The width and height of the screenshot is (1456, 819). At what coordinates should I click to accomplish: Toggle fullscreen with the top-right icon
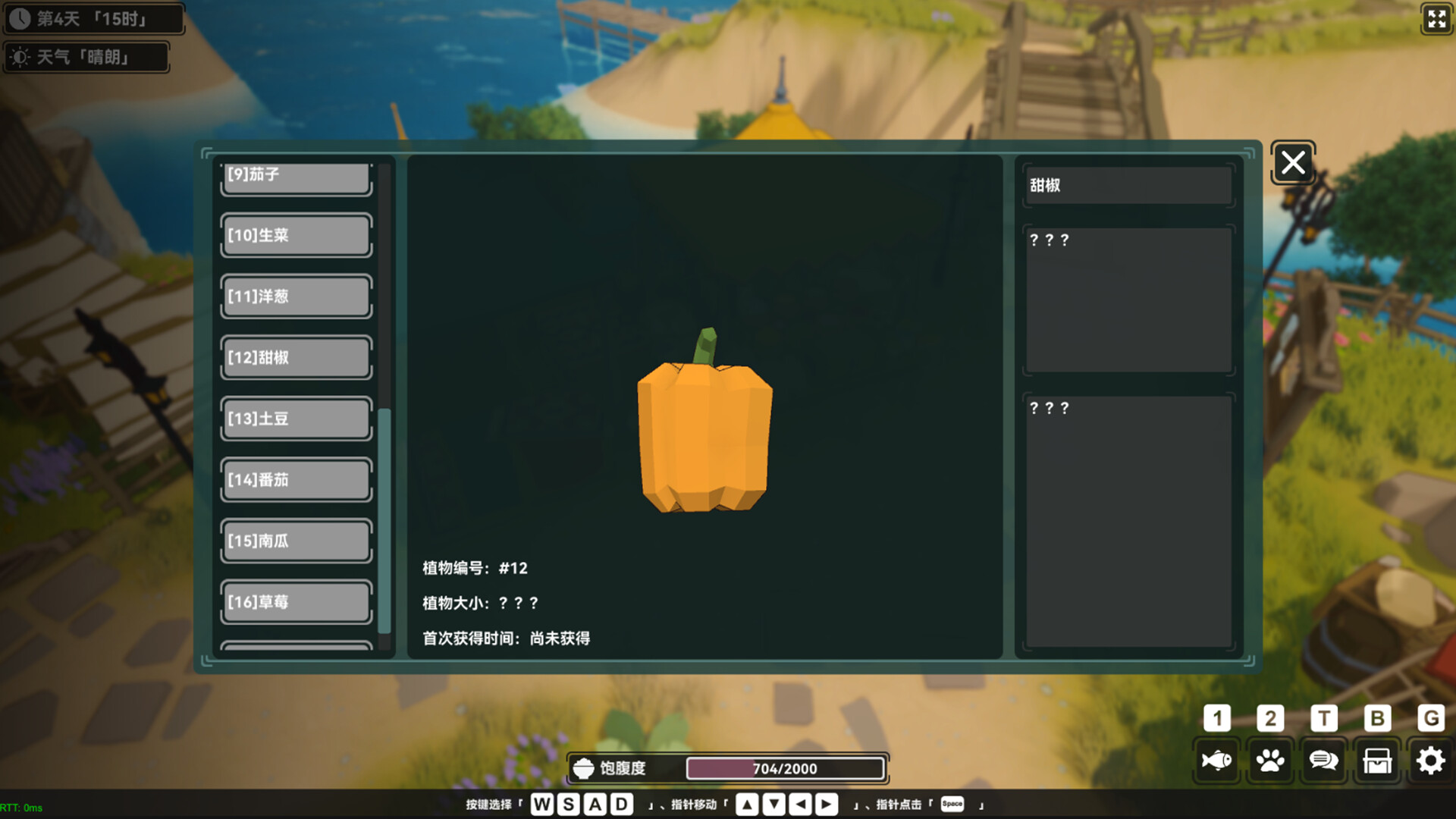(x=1436, y=20)
